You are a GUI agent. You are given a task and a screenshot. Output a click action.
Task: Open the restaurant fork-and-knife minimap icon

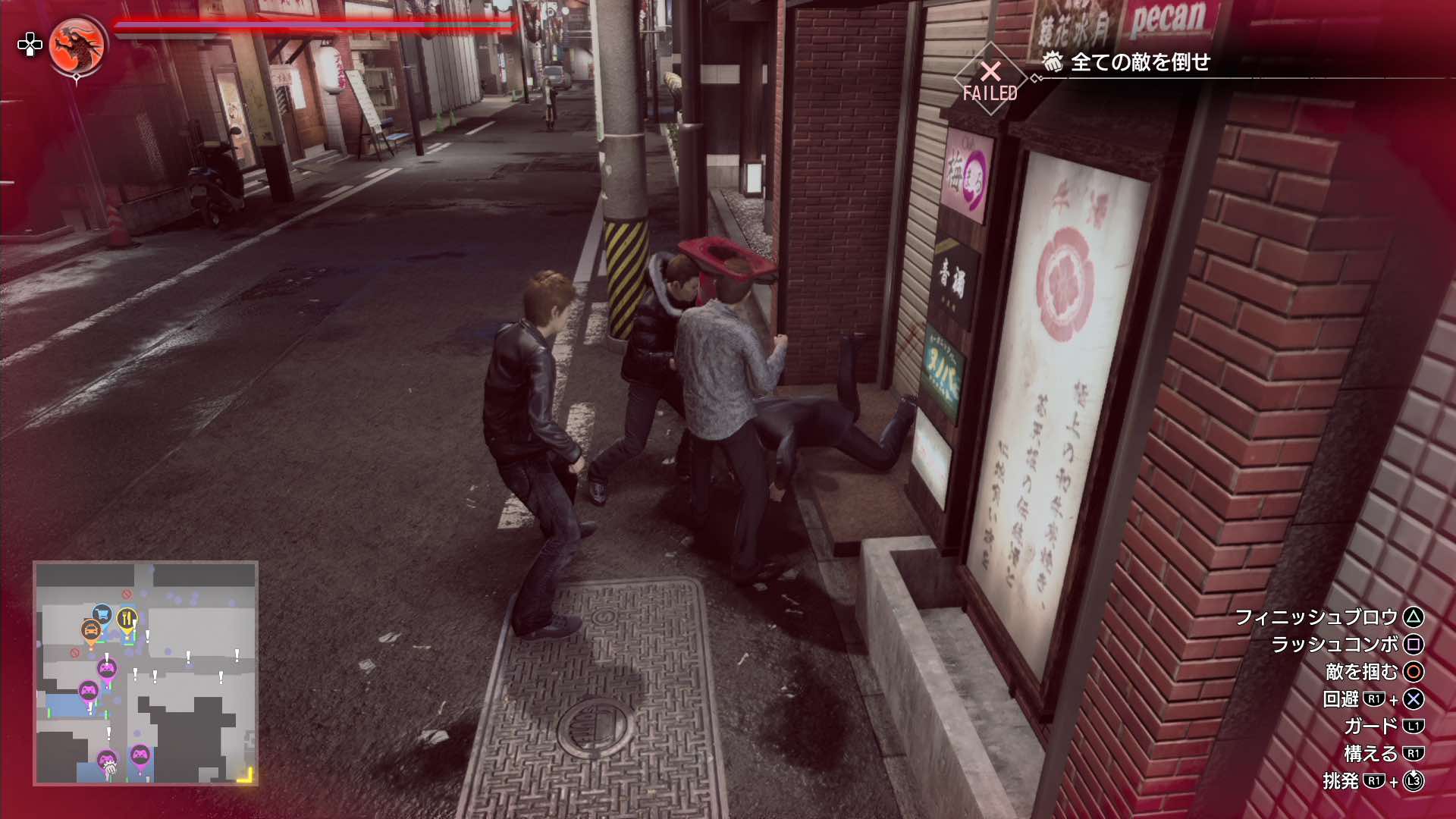click(x=127, y=617)
